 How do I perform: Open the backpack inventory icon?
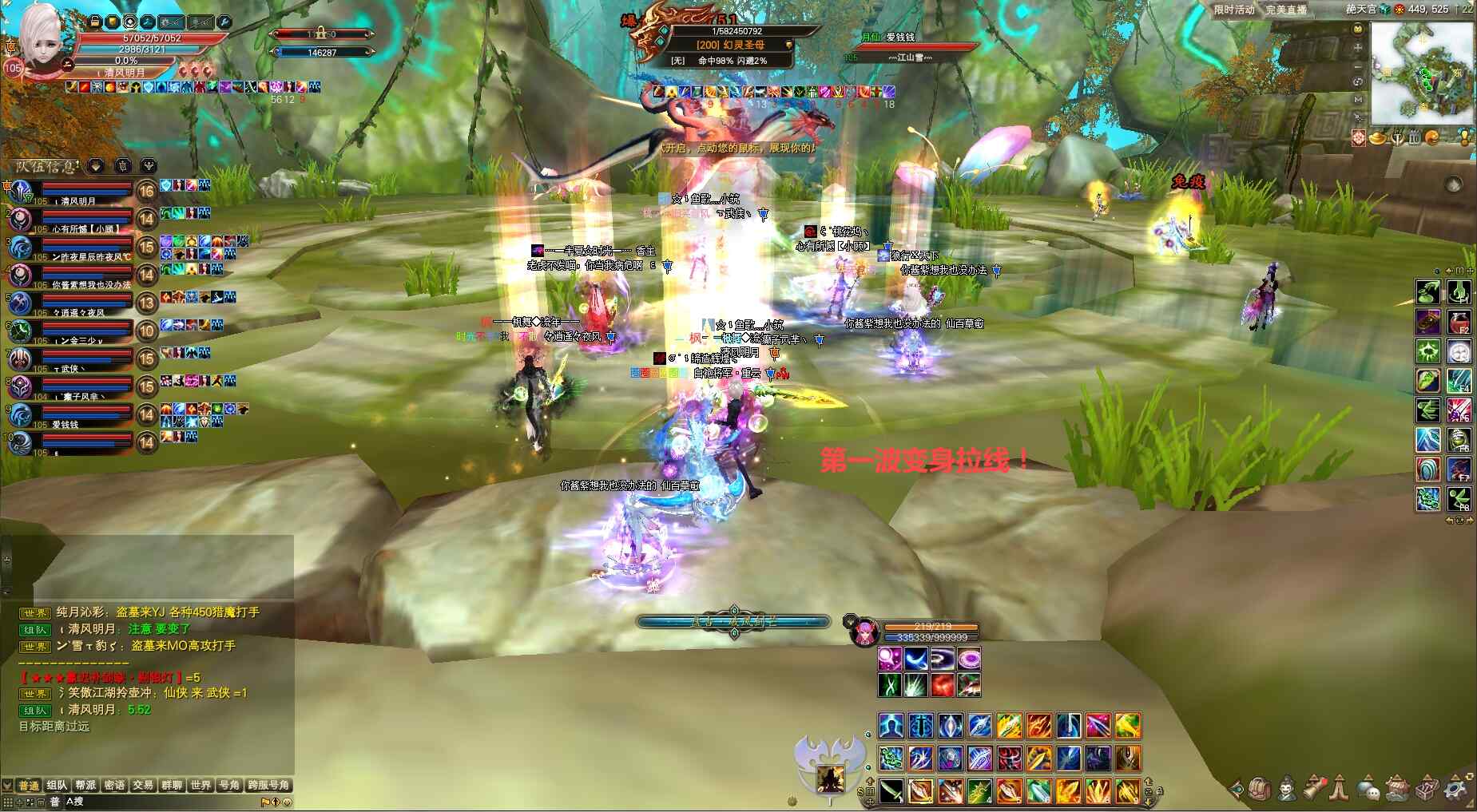click(x=1260, y=789)
